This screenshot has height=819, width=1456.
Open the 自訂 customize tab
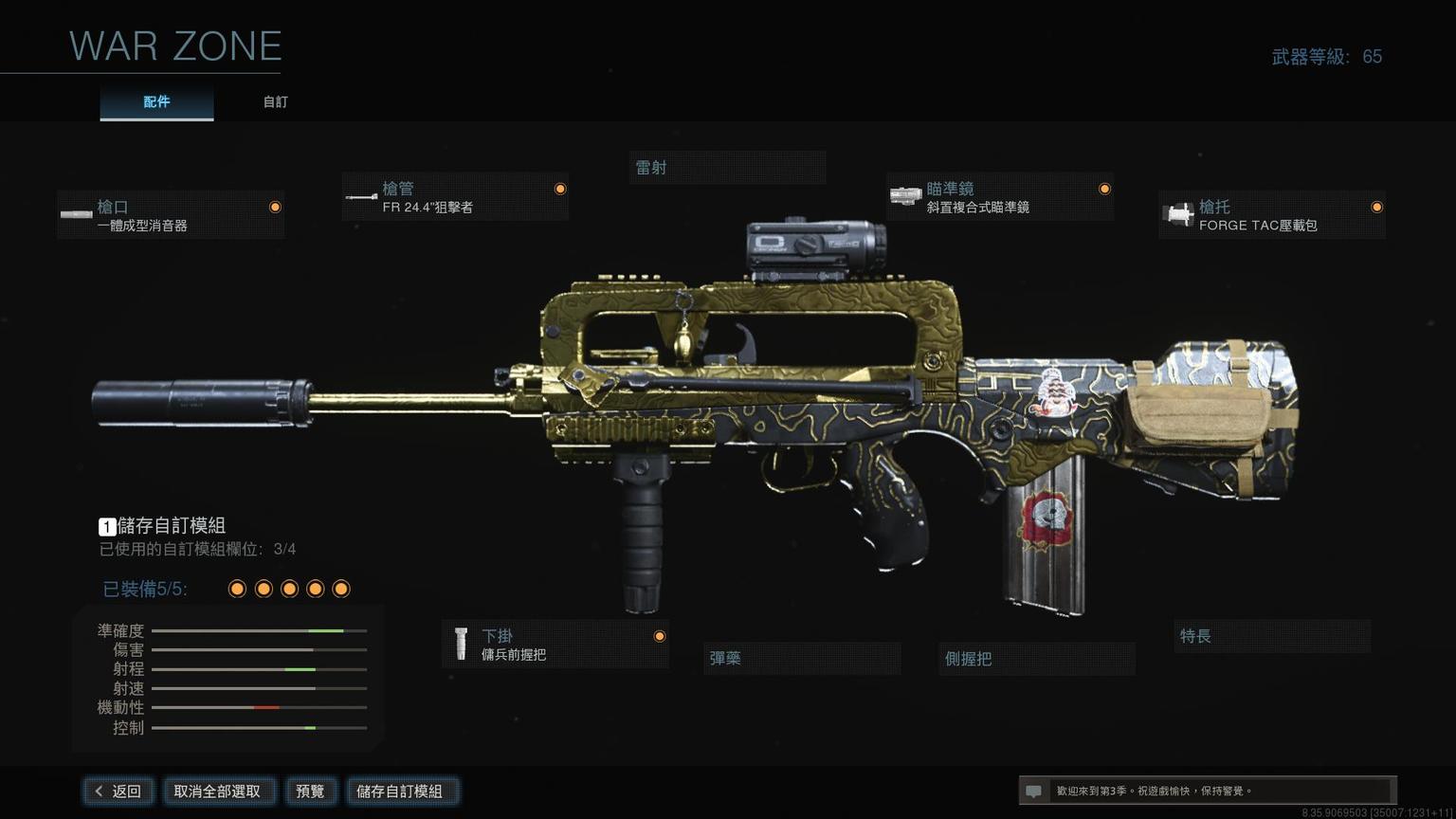pyautogui.click(x=276, y=102)
